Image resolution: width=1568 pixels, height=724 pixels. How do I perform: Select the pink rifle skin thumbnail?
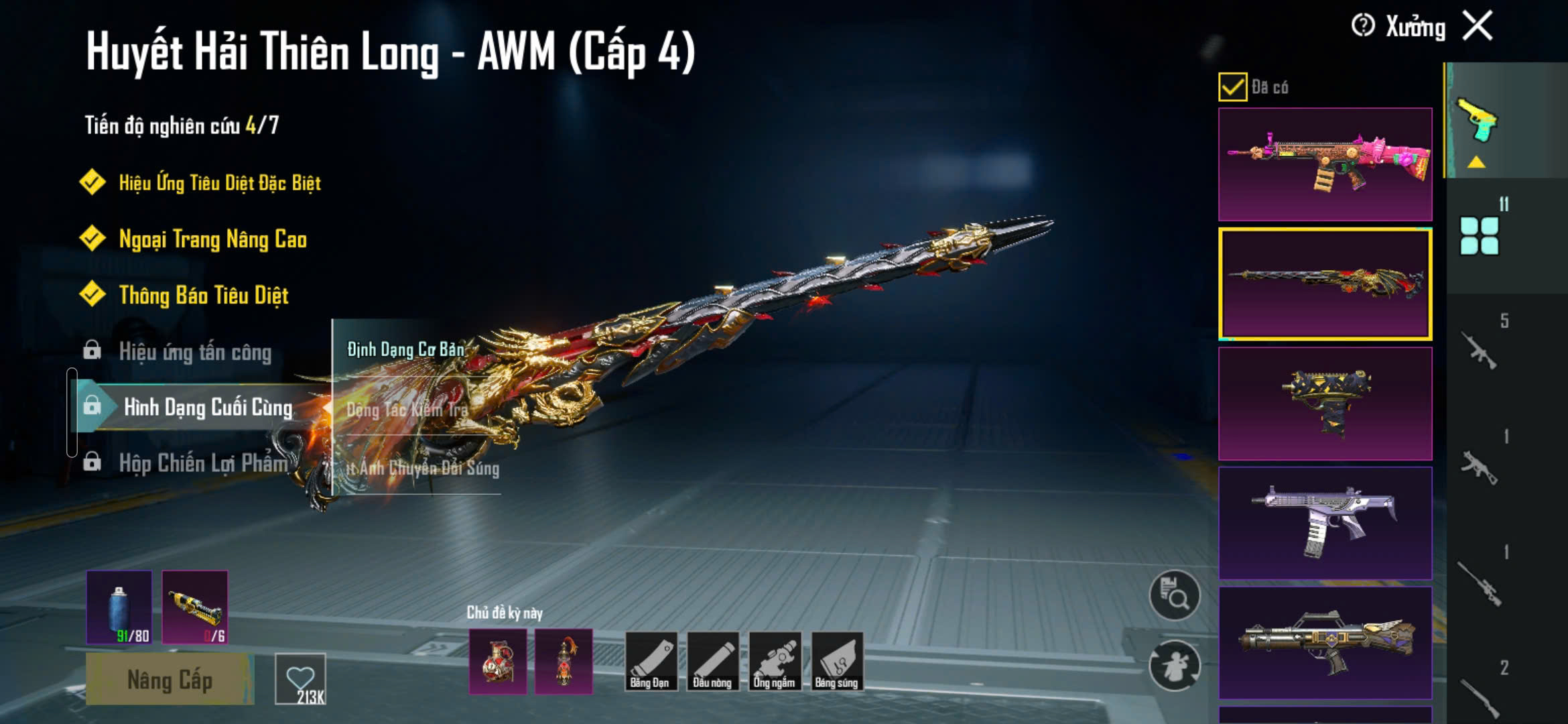[x=1325, y=164]
